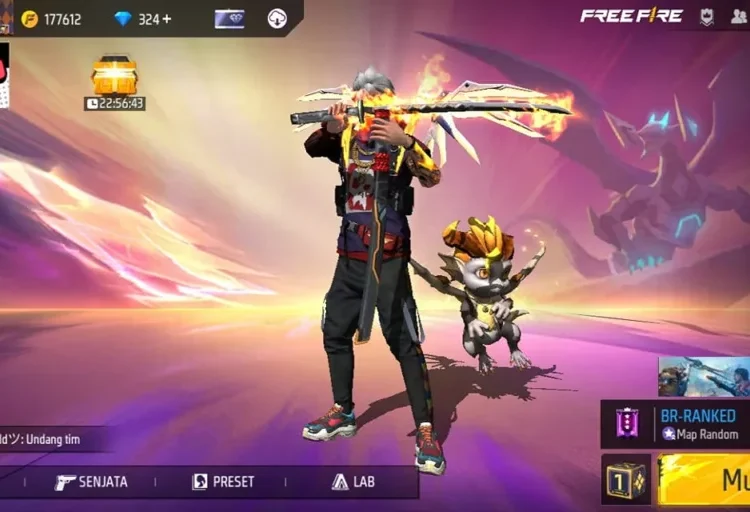Image resolution: width=750 pixels, height=512 pixels.
Task: Open the guild badge icon in top bar
Action: tap(707, 16)
